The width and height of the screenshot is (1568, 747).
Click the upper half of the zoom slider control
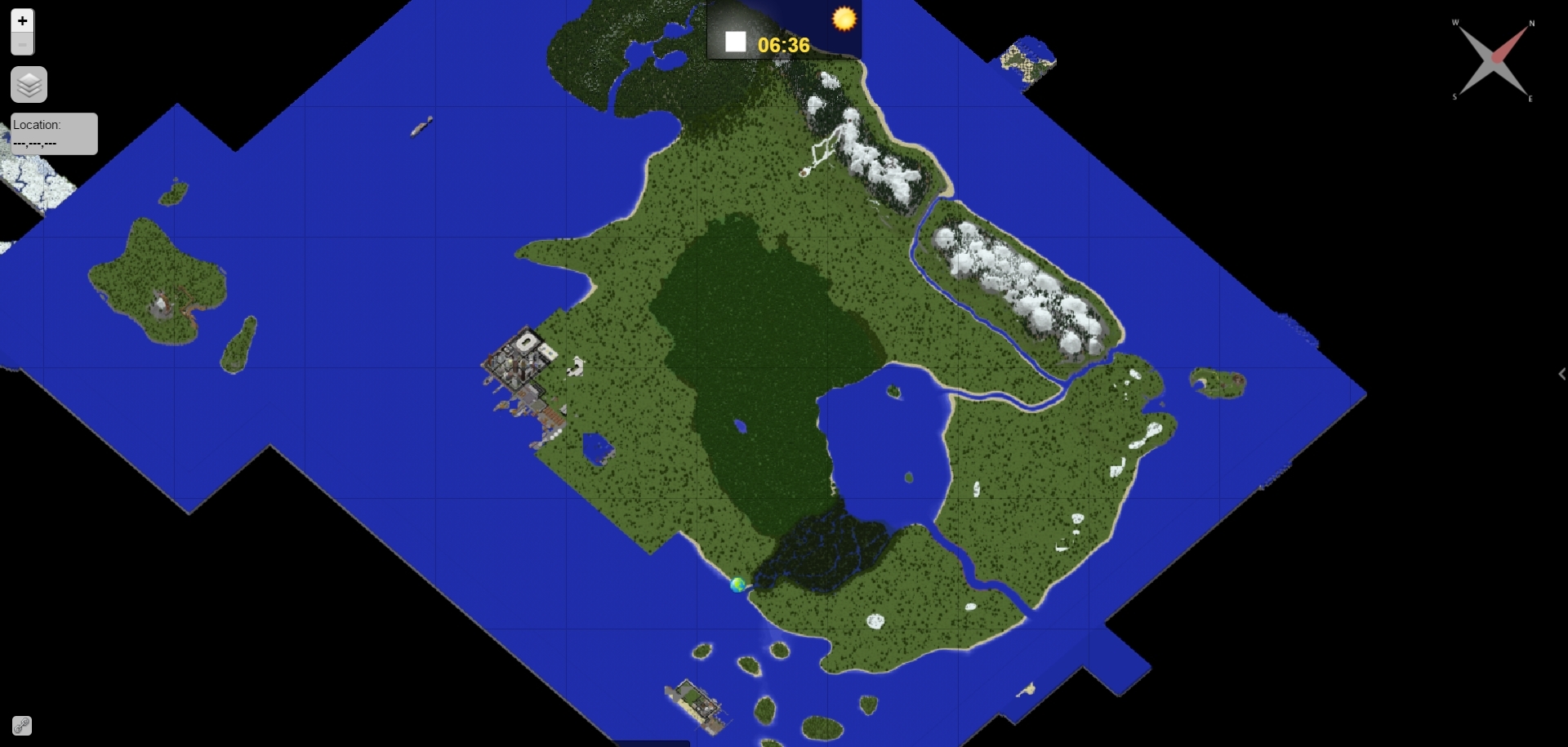(21, 20)
